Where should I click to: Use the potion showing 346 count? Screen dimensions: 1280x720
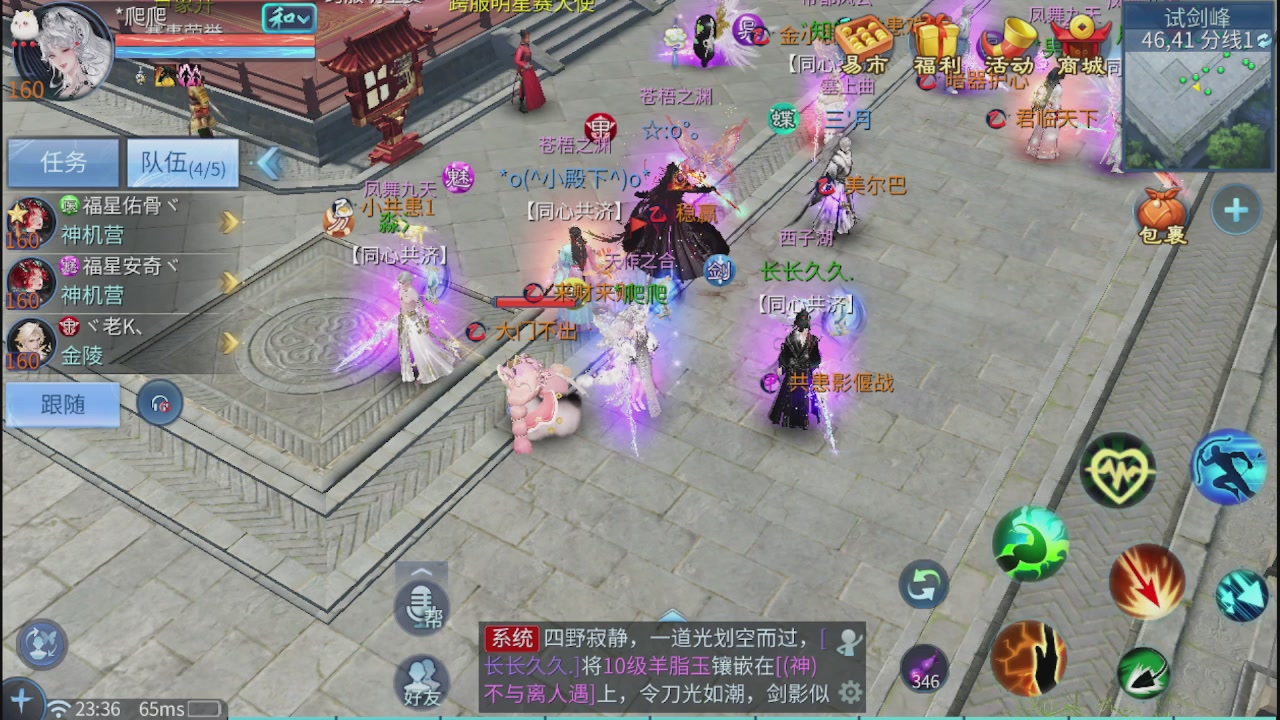(x=922, y=668)
